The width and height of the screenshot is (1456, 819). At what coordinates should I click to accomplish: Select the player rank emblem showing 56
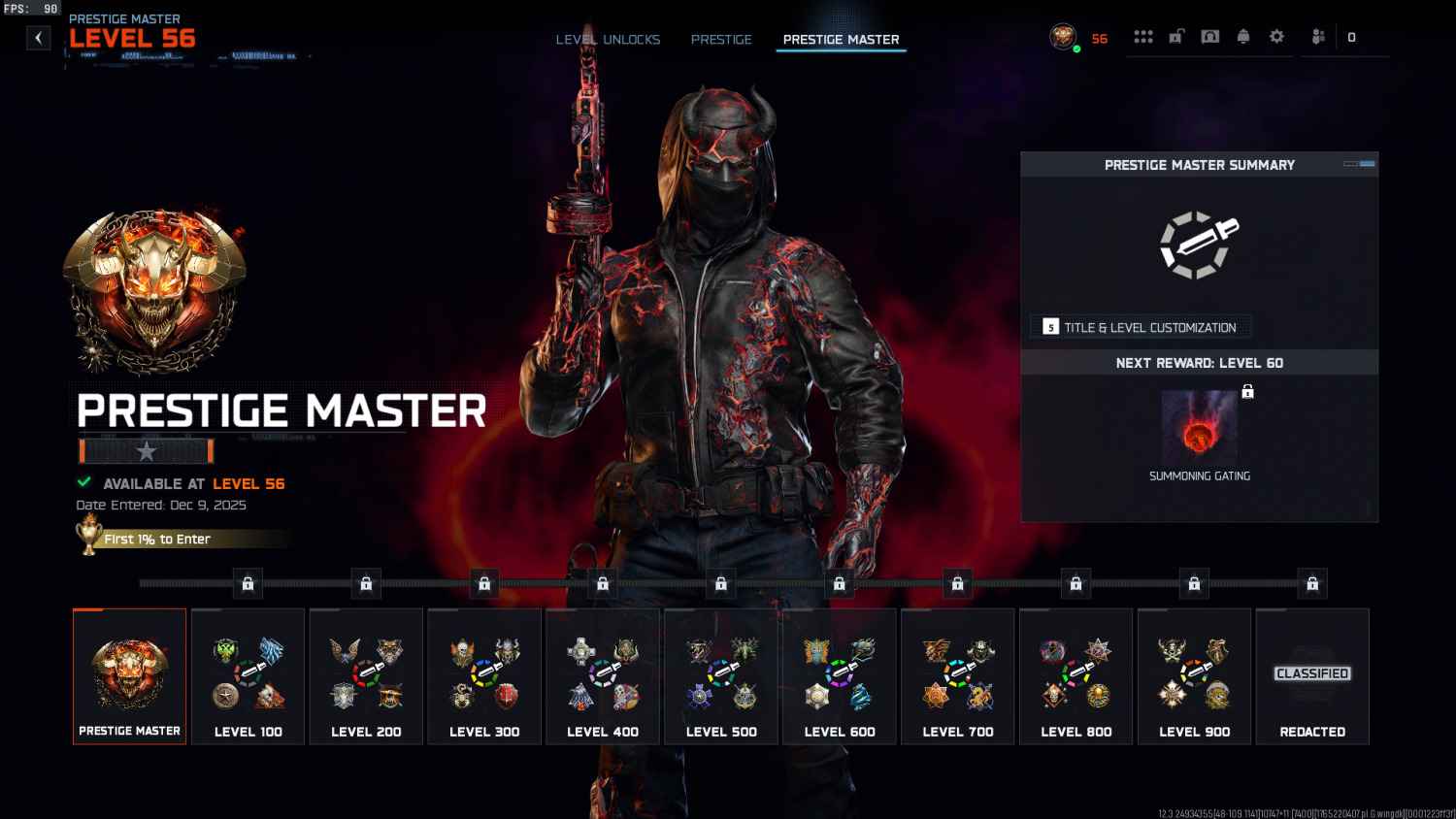1064,38
